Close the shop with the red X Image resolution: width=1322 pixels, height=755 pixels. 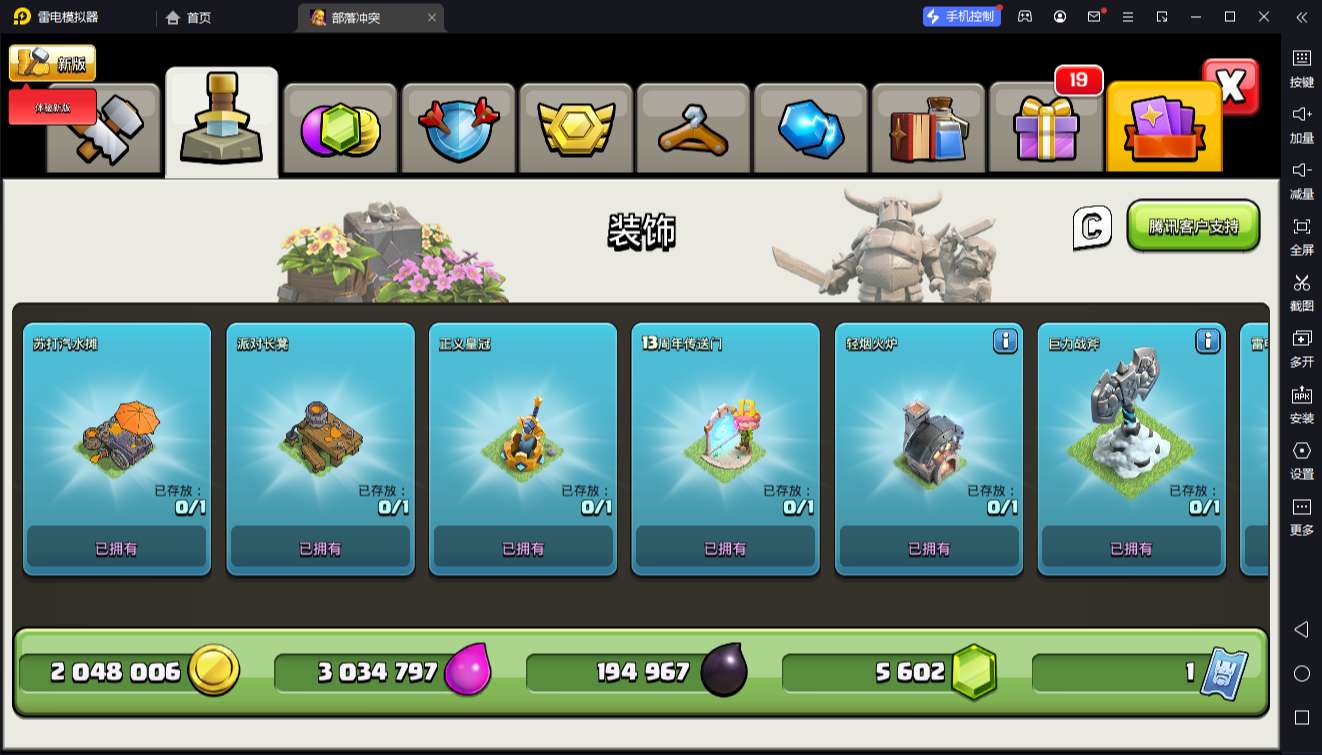pyautogui.click(x=1231, y=87)
